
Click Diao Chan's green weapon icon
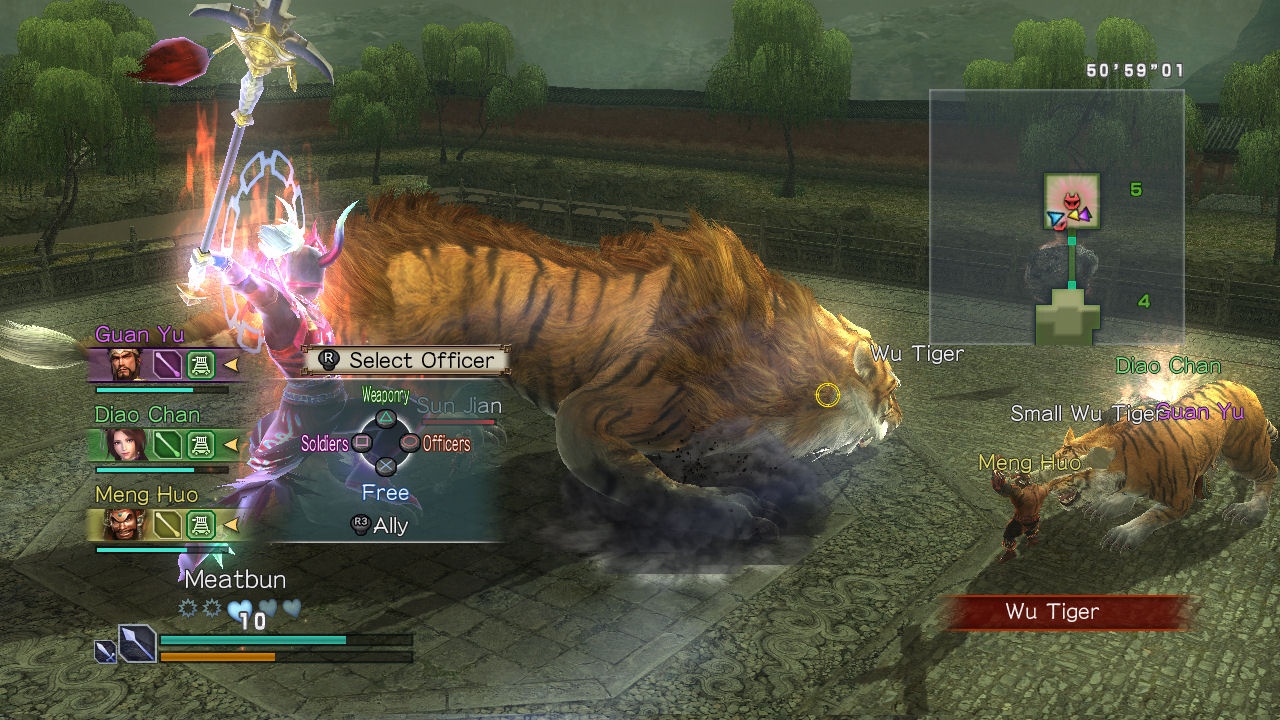167,444
